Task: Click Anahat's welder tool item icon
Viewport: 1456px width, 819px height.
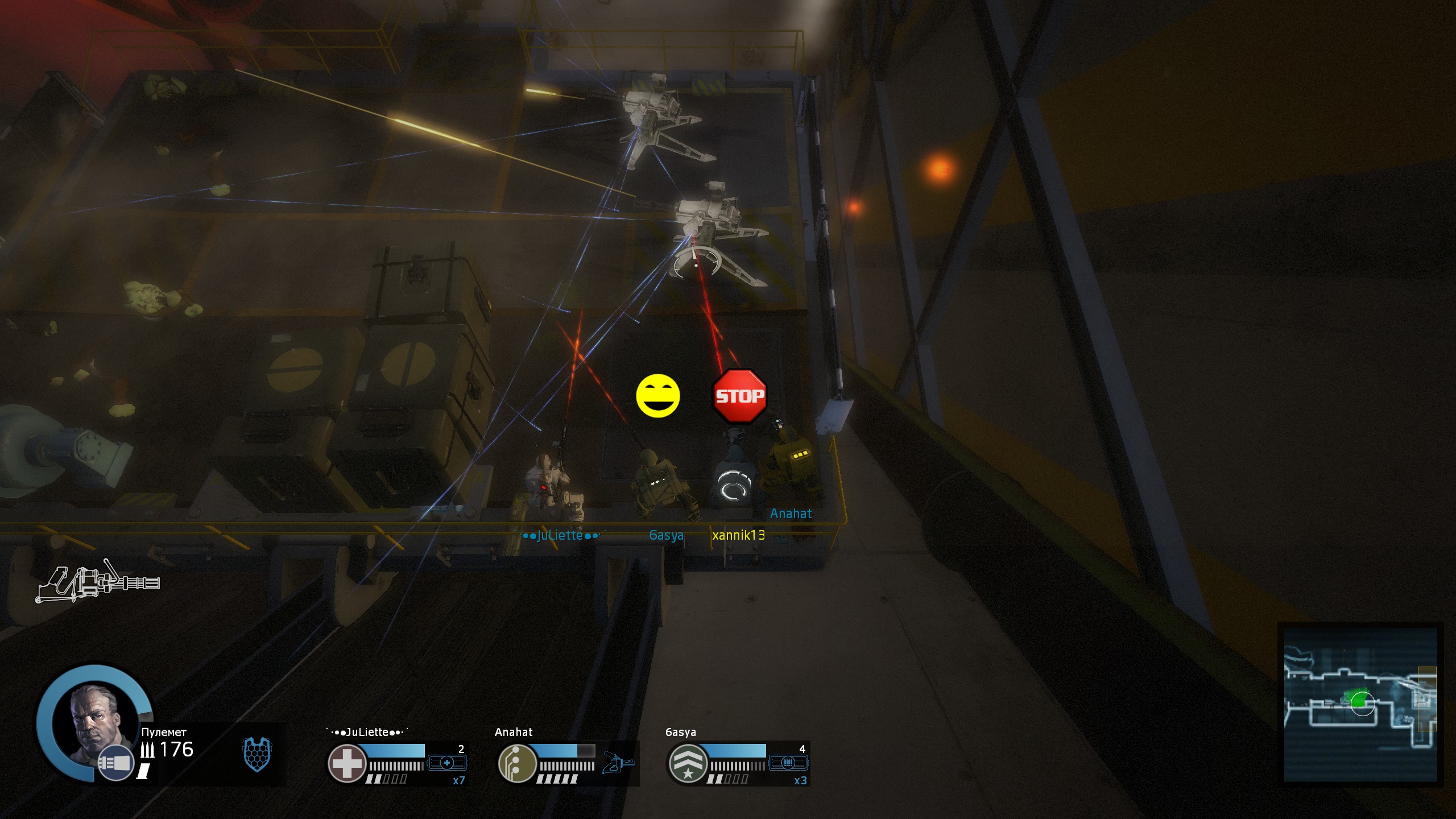Action: pos(618,762)
